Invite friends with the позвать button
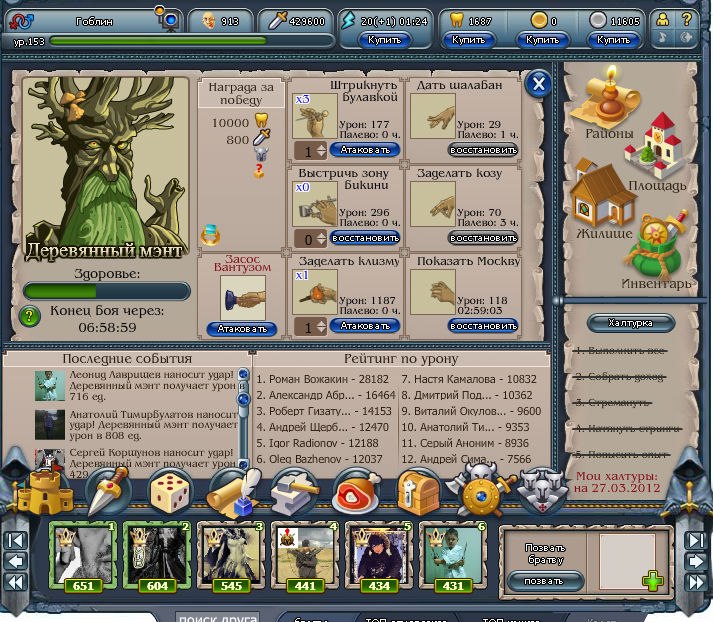The image size is (713, 622). coord(550,580)
